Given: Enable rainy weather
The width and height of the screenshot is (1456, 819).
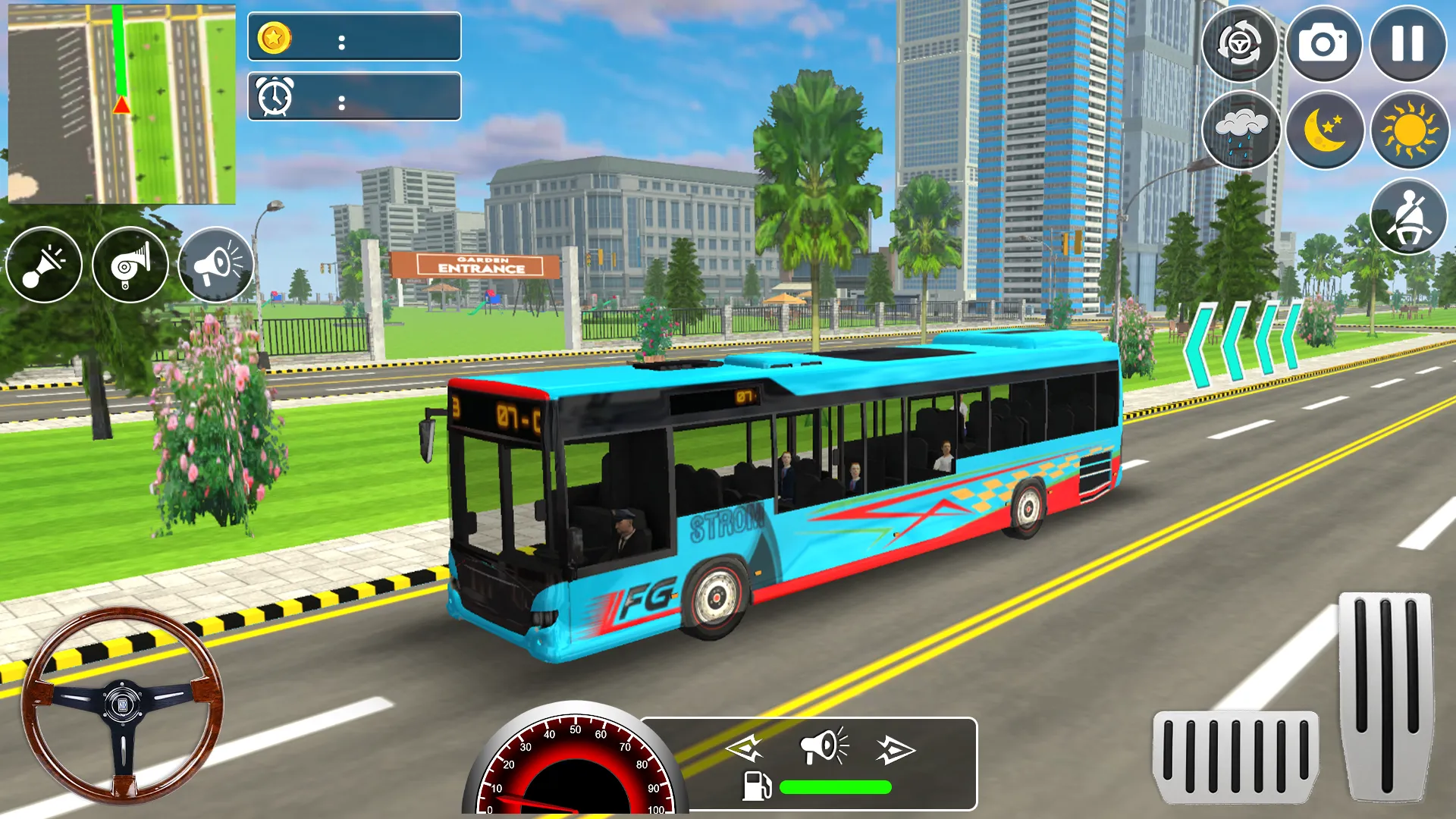Looking at the screenshot, I should 1244,130.
